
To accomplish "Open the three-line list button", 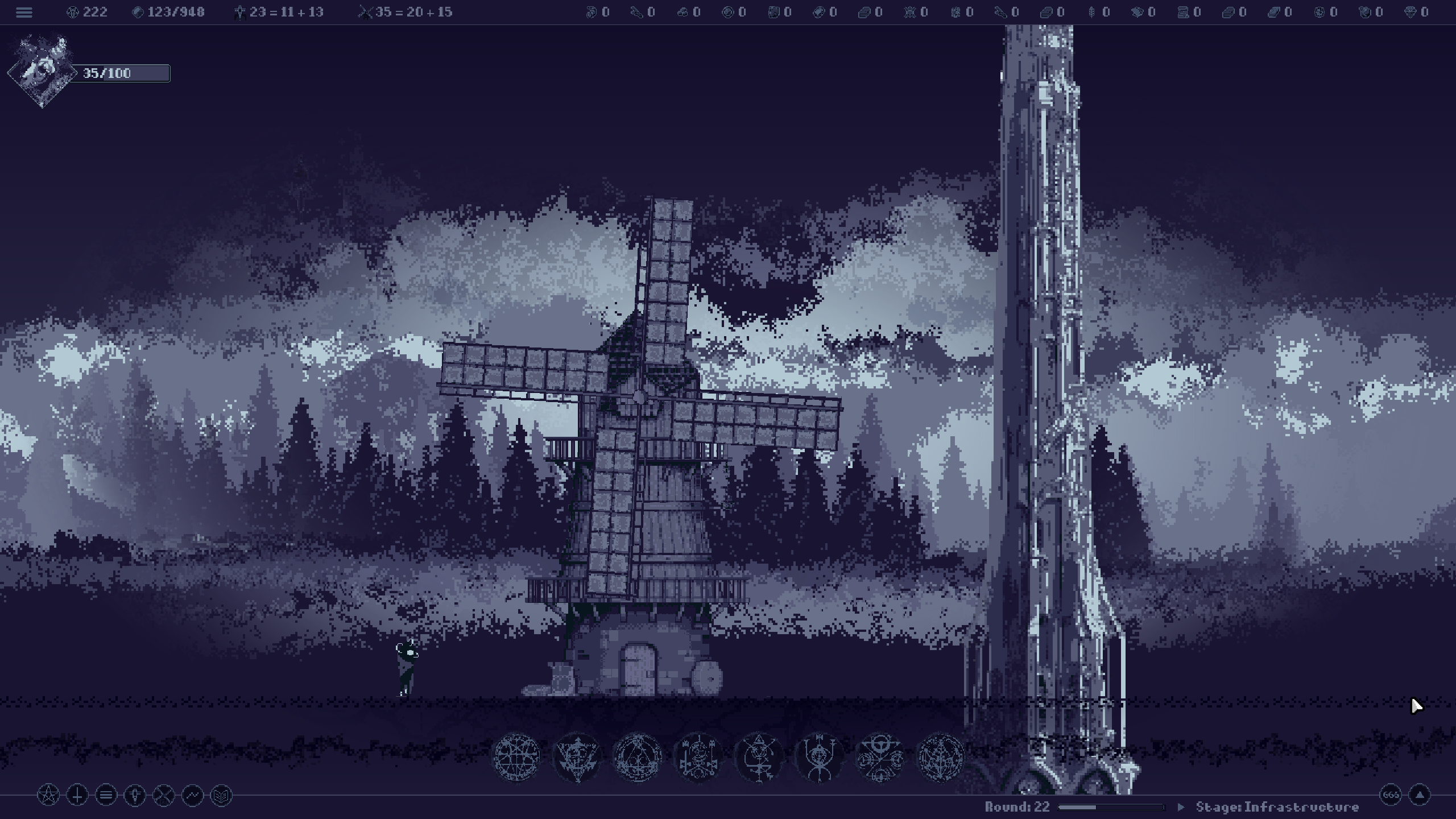I will point(106,795).
